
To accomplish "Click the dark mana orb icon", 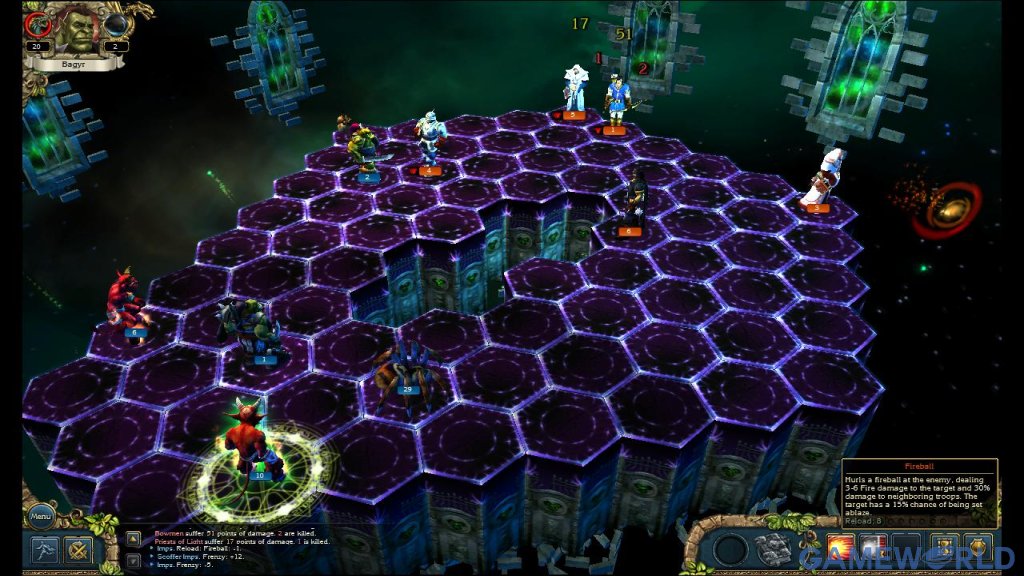I will (x=118, y=24).
